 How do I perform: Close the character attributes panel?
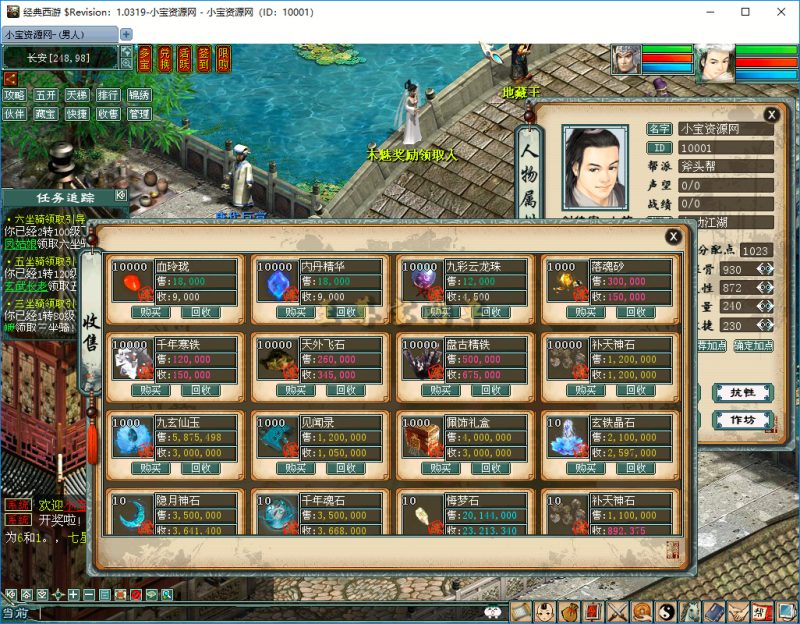pos(771,115)
